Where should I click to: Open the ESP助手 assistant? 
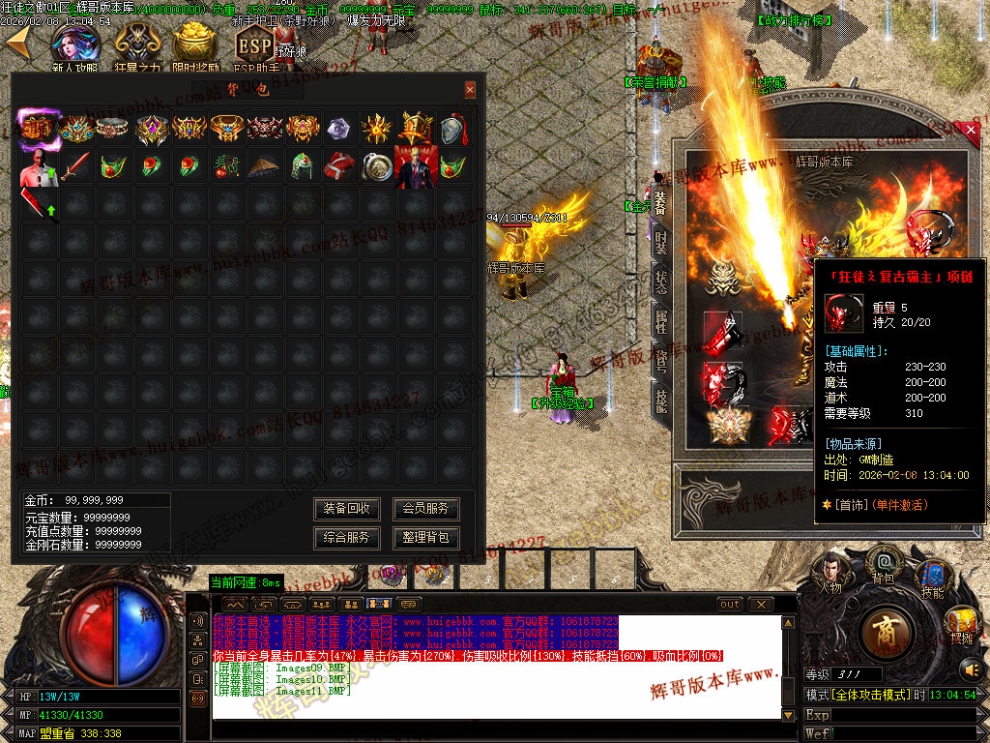tap(255, 46)
